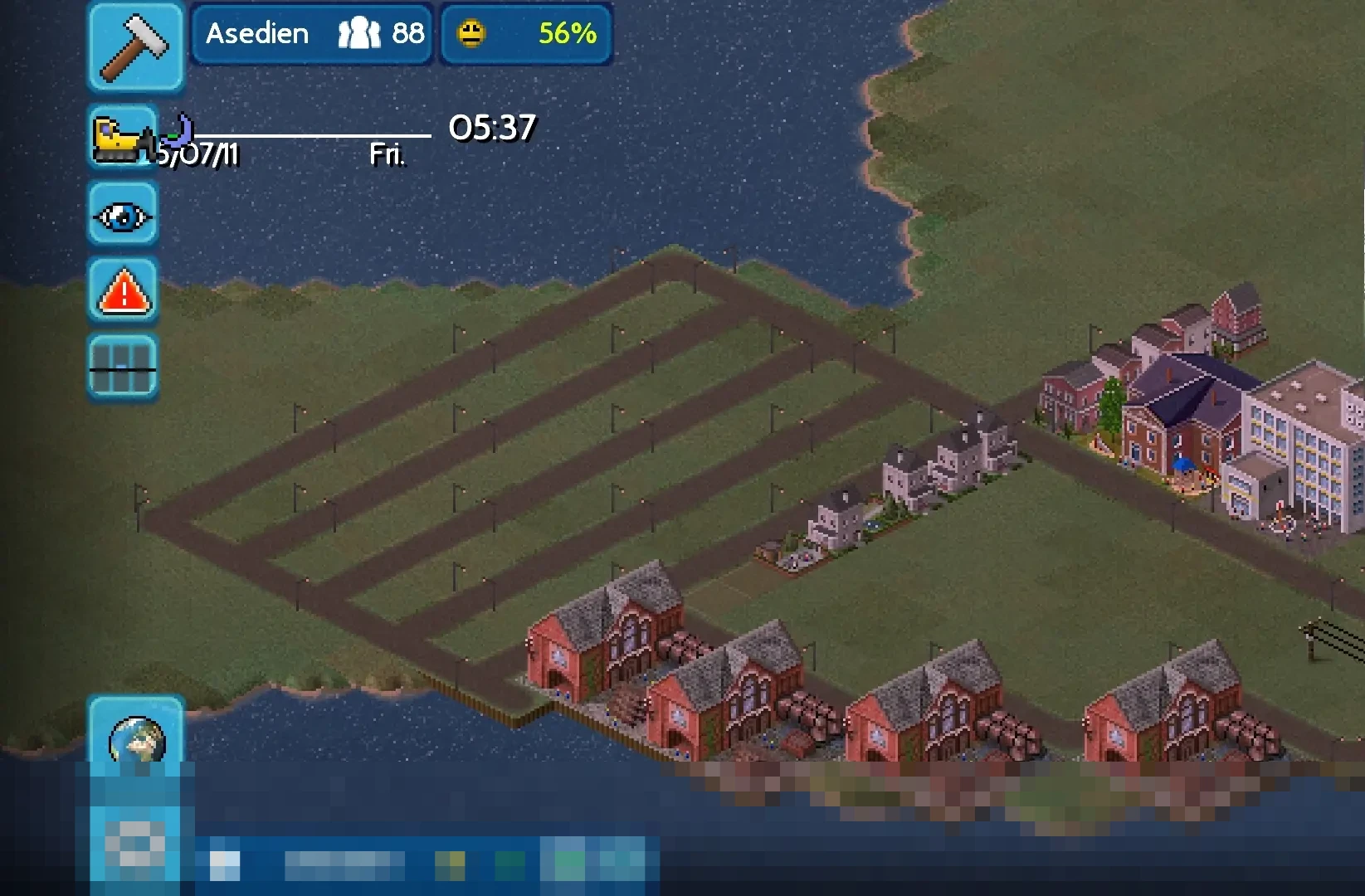
Task: Select the bulldozer demolish tool
Action: [123, 139]
